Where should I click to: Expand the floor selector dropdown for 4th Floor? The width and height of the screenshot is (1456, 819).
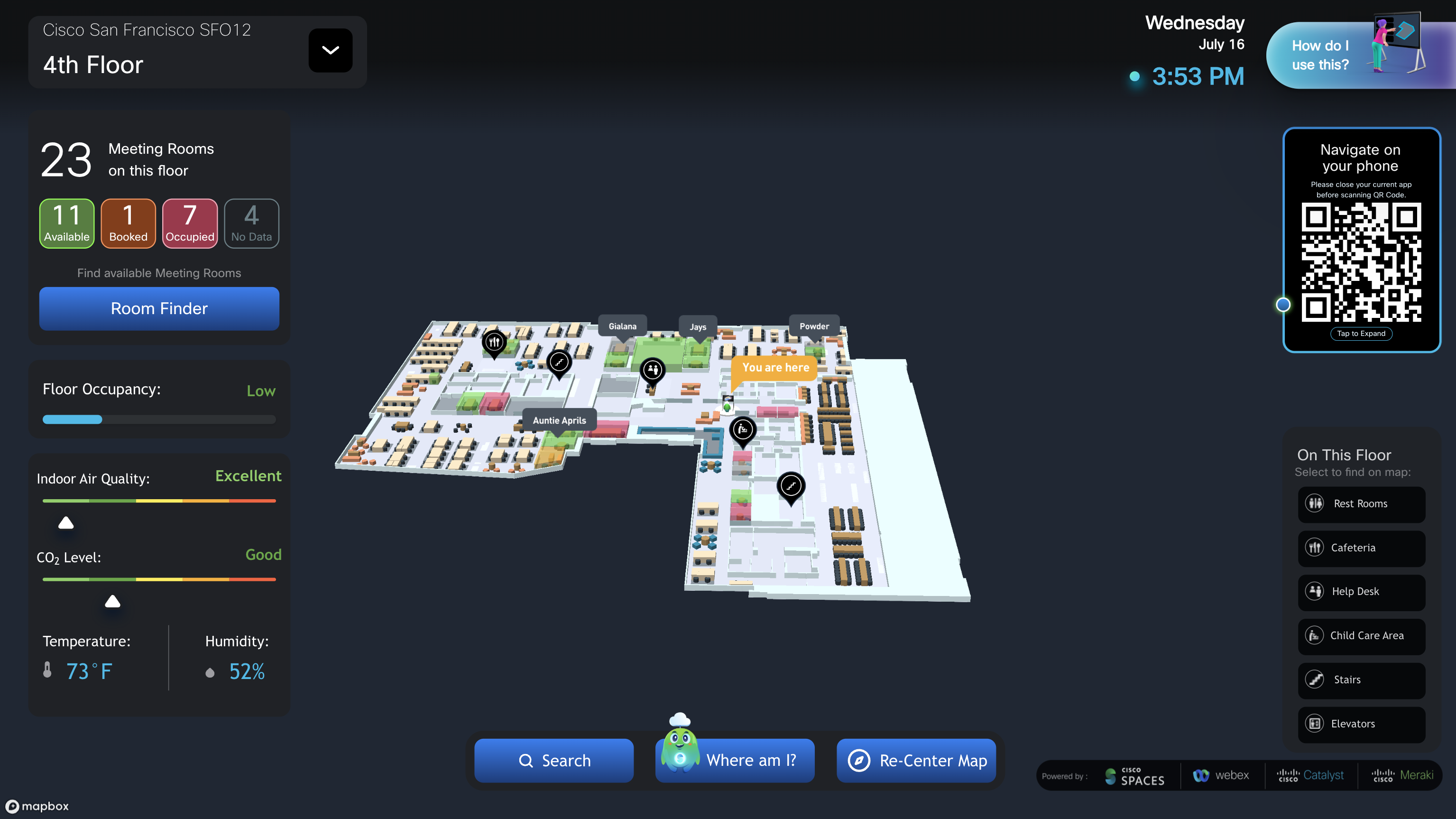[x=330, y=50]
